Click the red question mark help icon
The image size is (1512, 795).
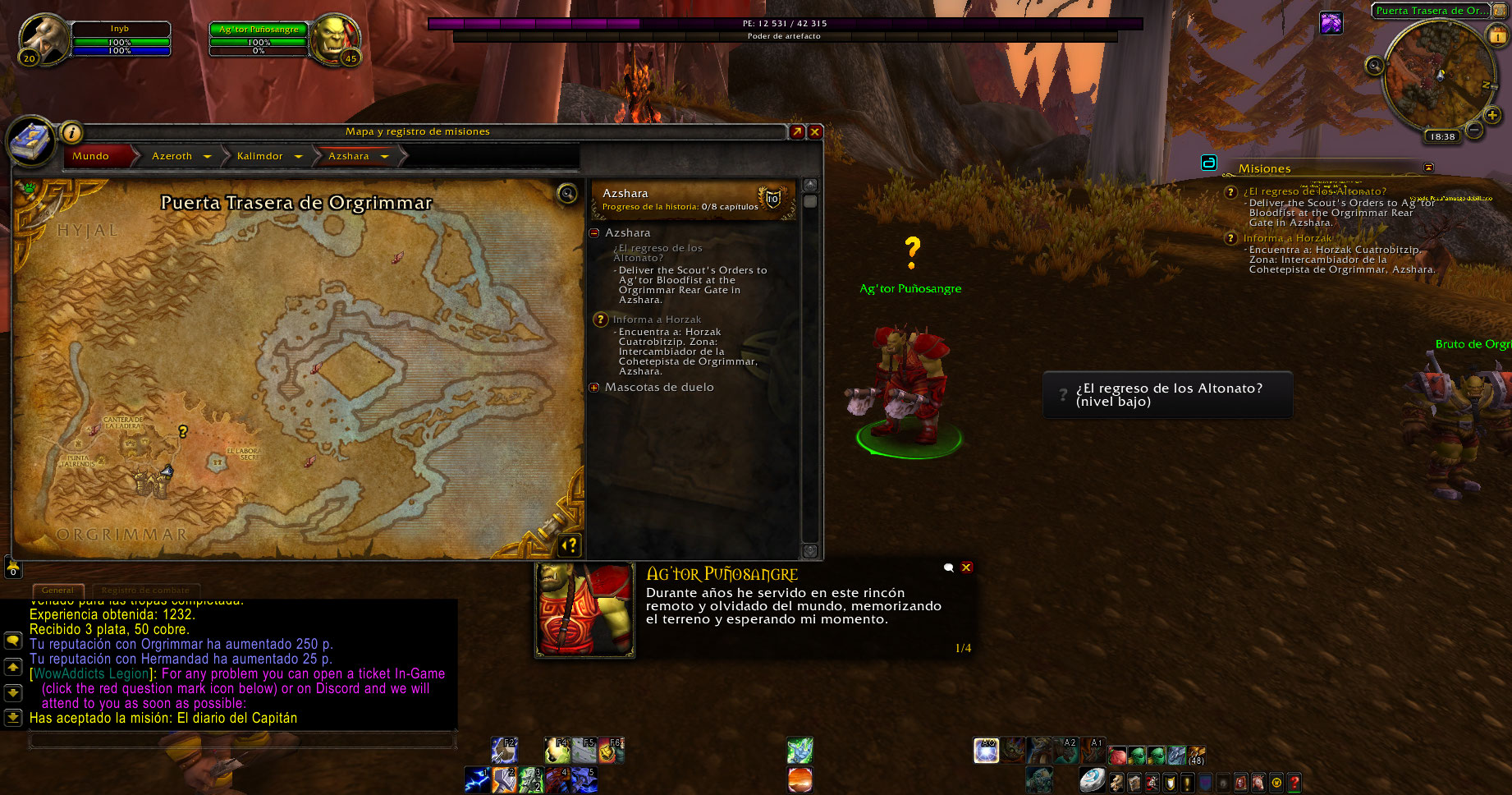click(x=1294, y=782)
